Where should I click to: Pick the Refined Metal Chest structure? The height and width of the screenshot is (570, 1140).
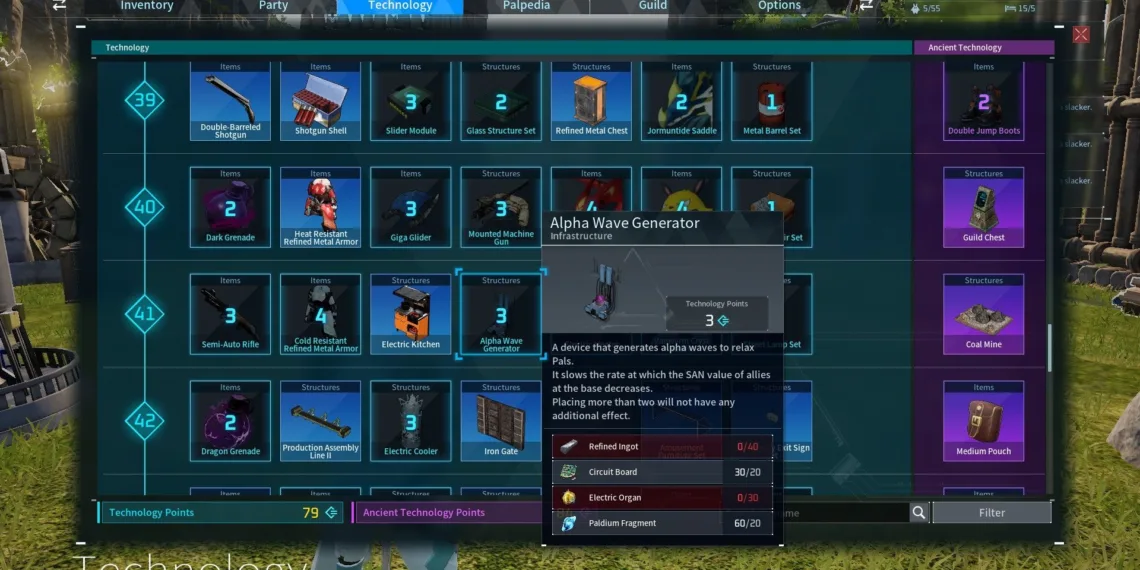click(591, 100)
